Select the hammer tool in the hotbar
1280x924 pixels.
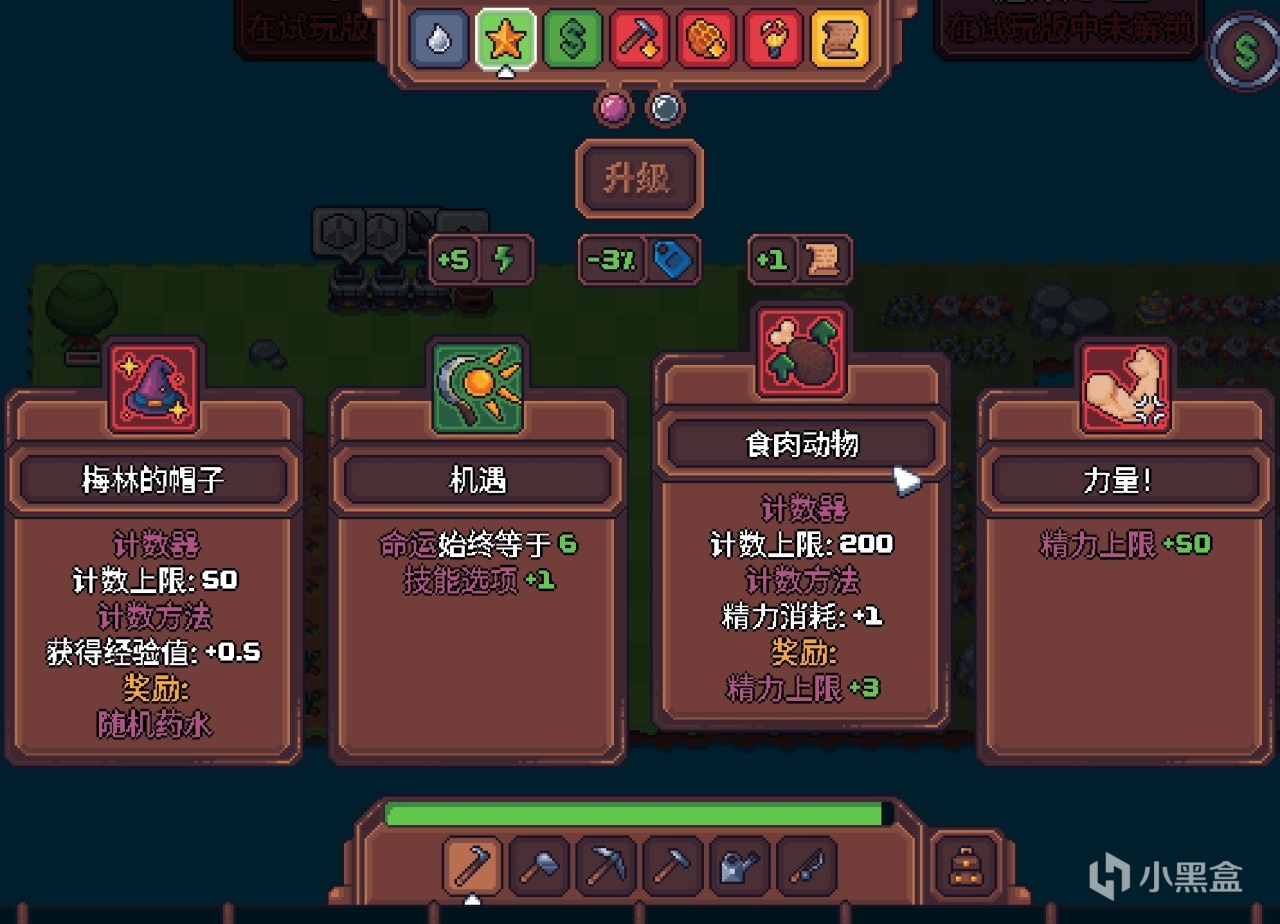[x=537, y=866]
